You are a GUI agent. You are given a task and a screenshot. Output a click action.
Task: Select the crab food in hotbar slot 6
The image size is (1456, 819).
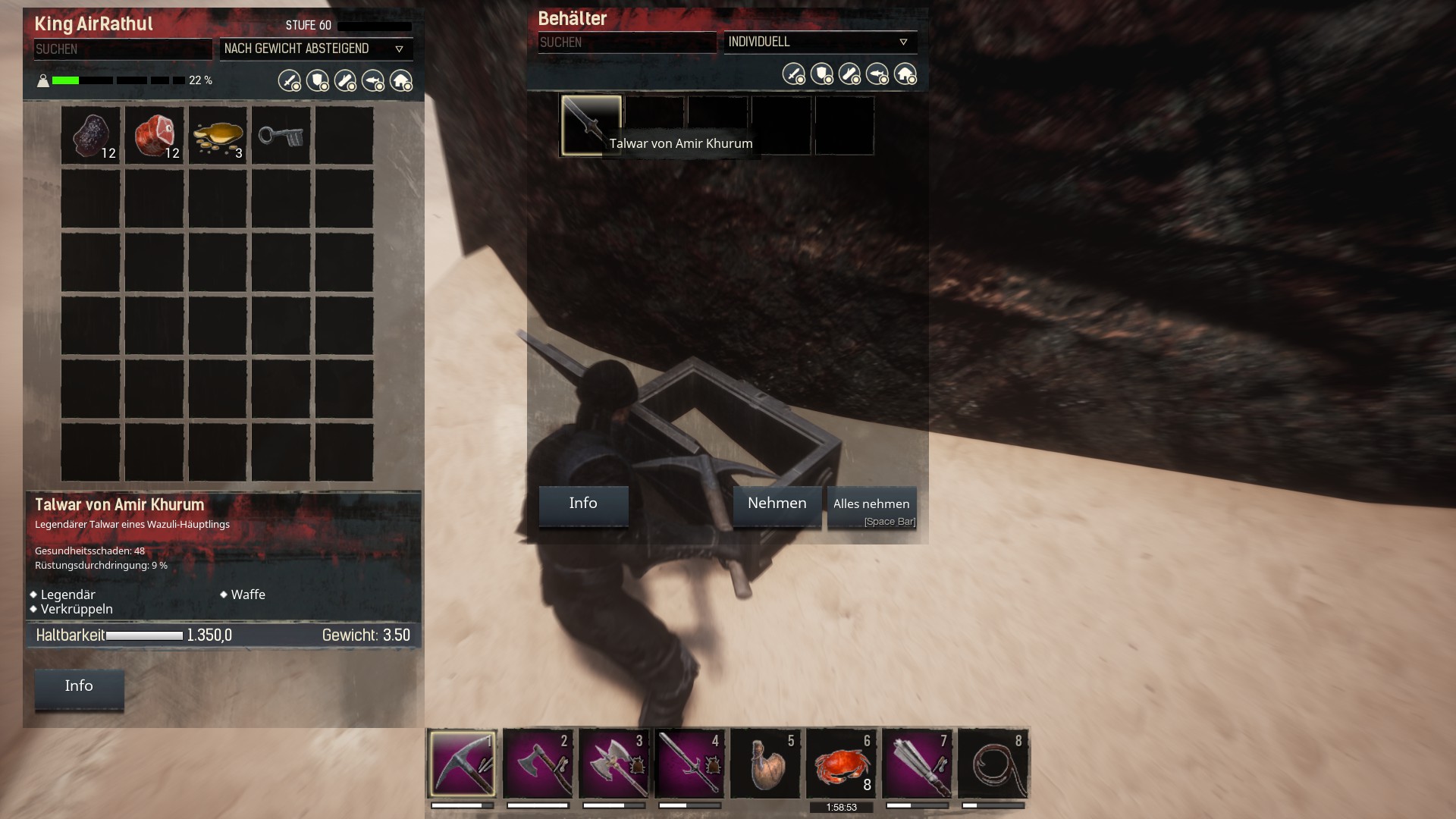click(841, 764)
